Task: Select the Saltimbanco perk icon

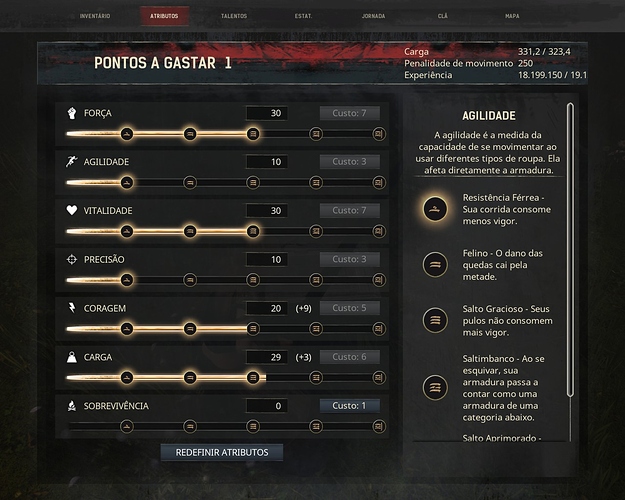Action: [x=435, y=385]
